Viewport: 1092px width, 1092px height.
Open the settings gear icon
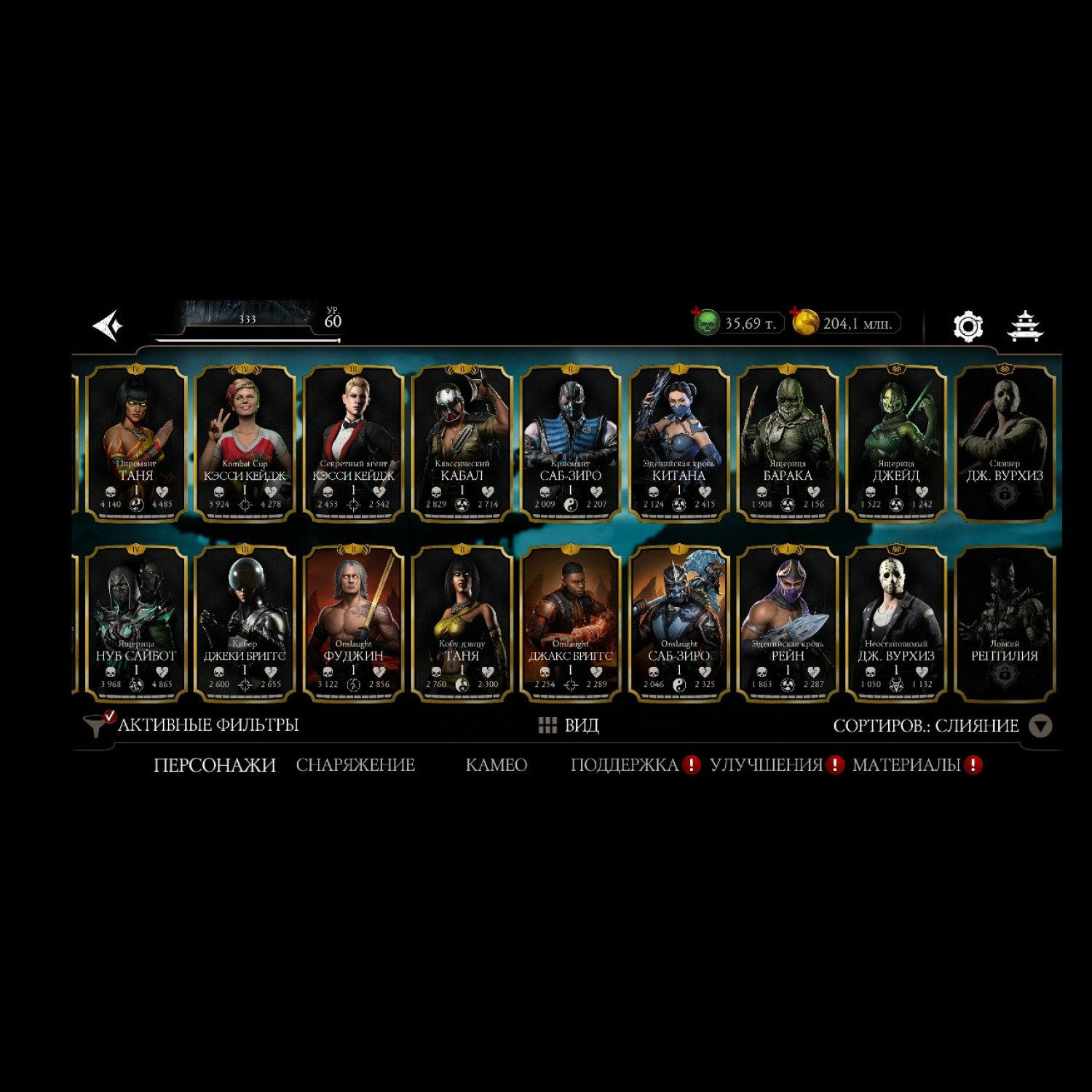click(968, 325)
